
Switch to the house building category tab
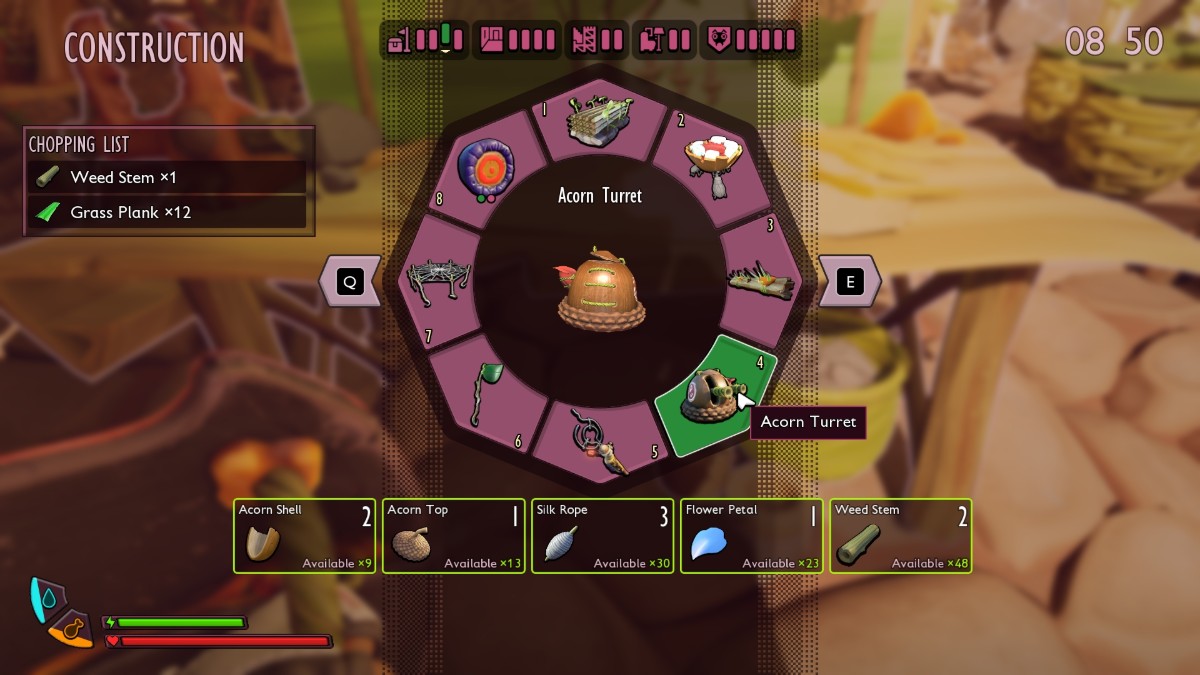point(517,40)
